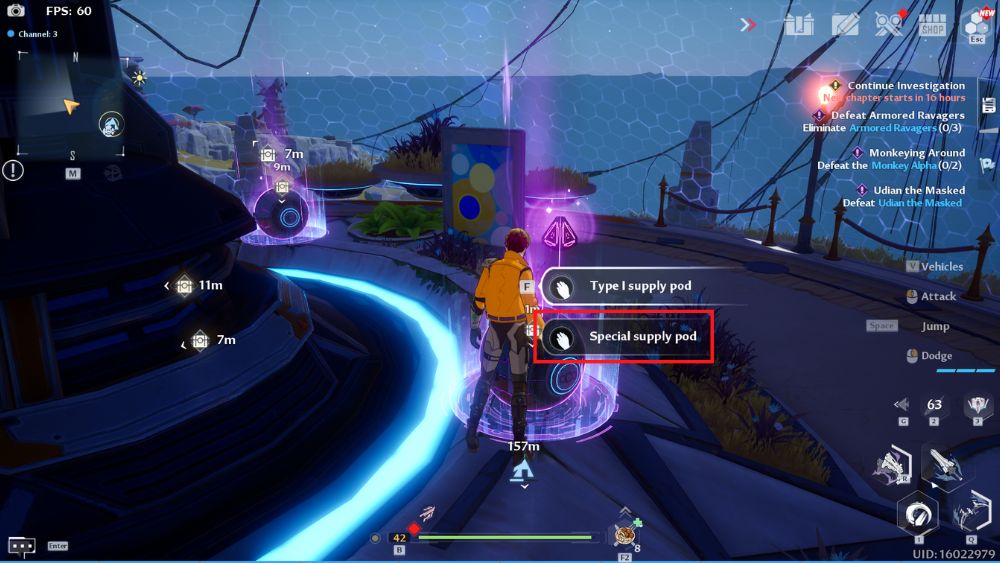
Task: Select the Udian the Masked quest entry
Action: point(916,190)
